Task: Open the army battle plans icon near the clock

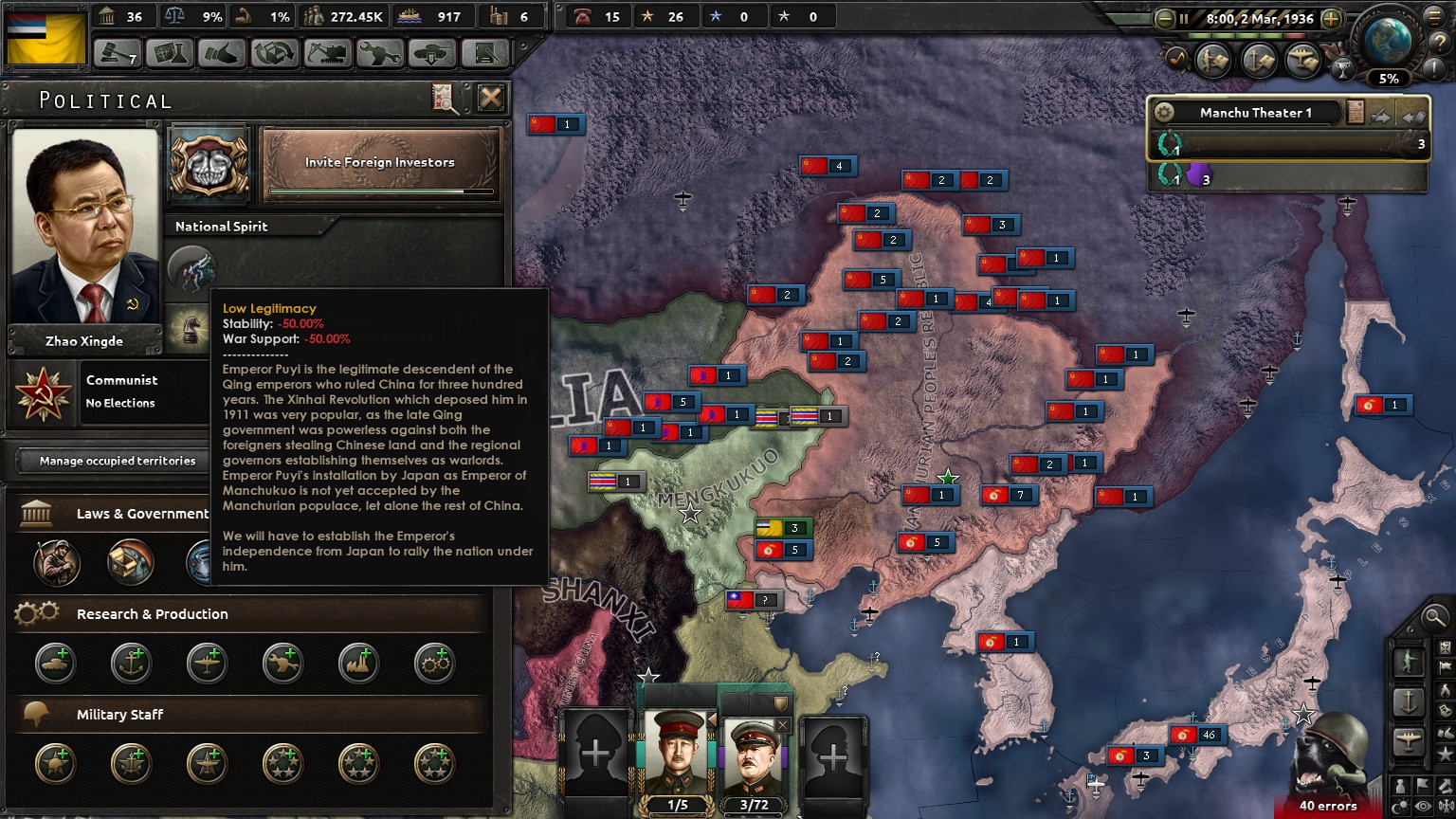Action: pyautogui.click(x=1213, y=60)
